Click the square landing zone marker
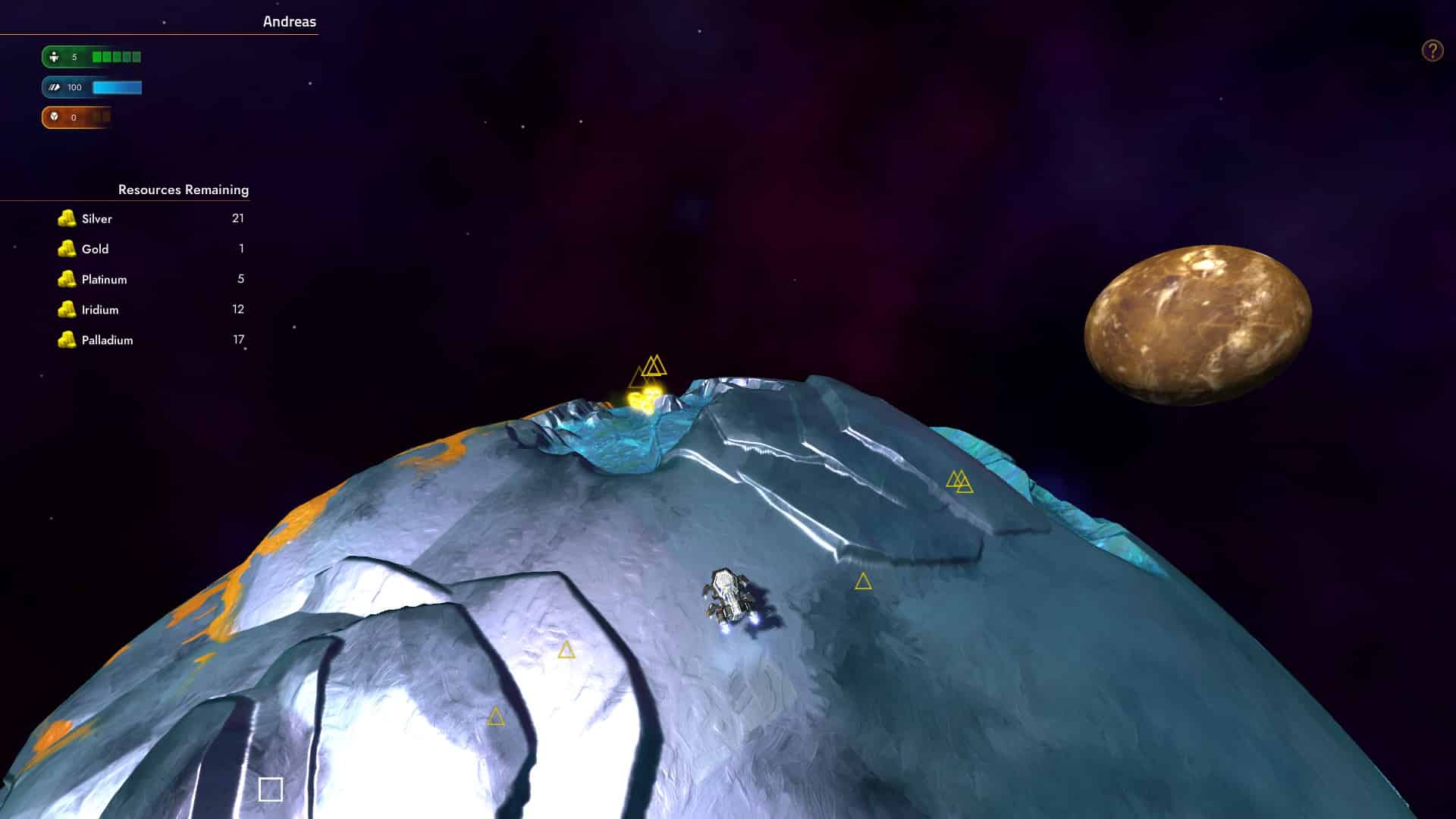Image resolution: width=1456 pixels, height=819 pixels. pyautogui.click(x=271, y=789)
